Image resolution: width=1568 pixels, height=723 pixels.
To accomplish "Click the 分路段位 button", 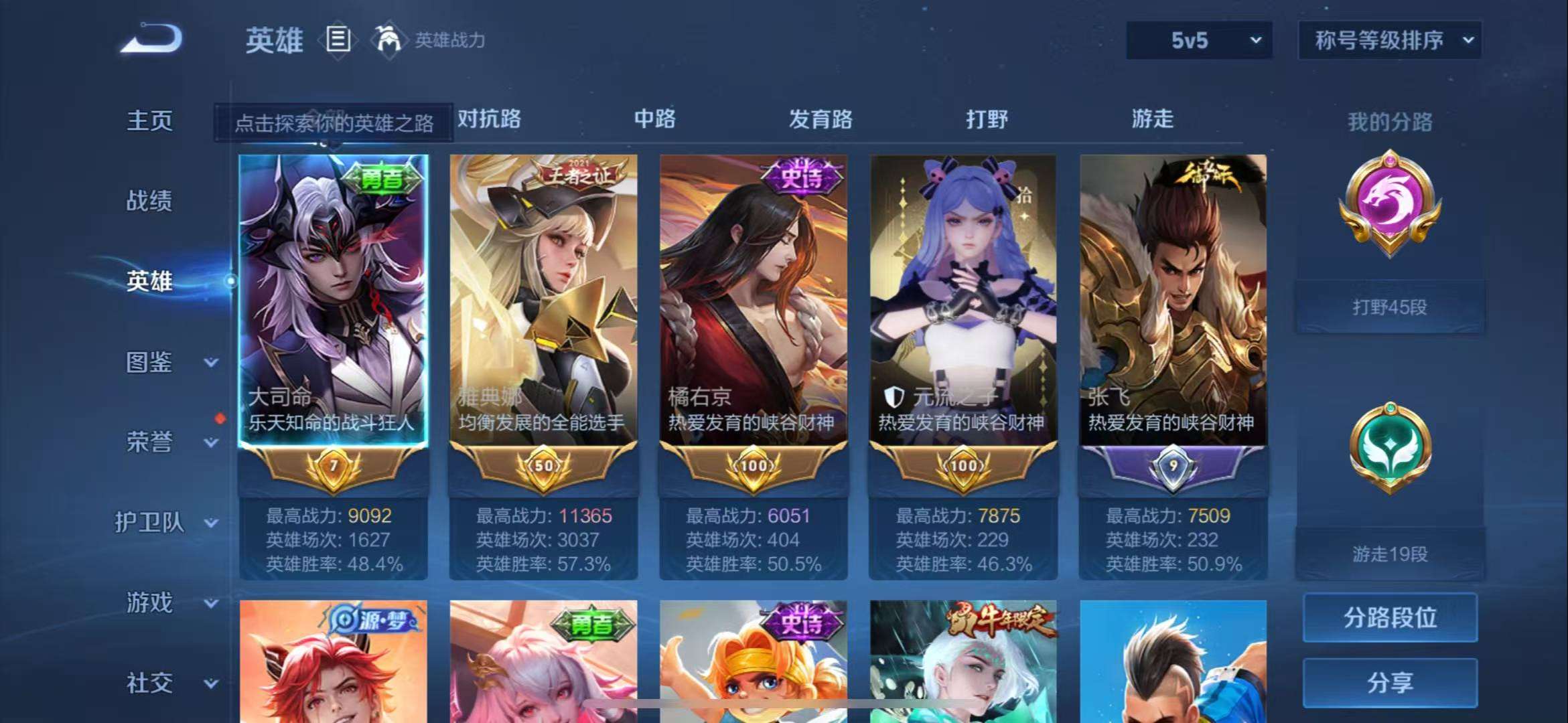I will point(1390,619).
